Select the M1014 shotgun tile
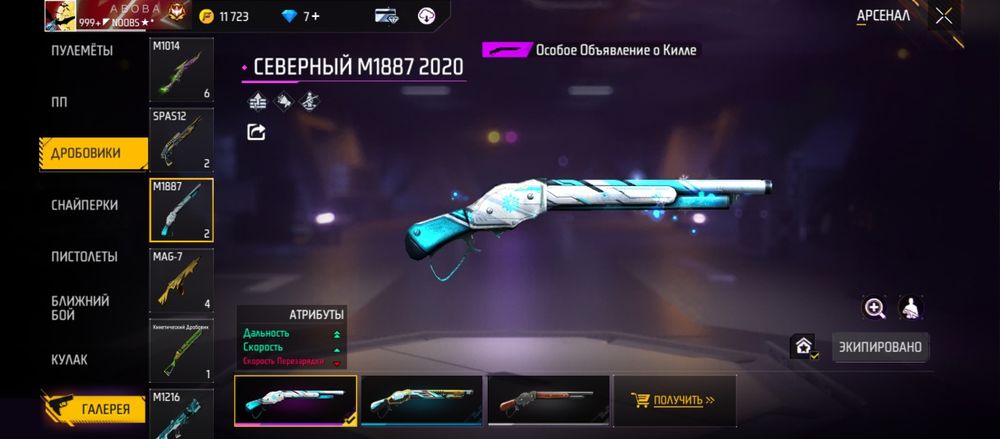 [181, 70]
